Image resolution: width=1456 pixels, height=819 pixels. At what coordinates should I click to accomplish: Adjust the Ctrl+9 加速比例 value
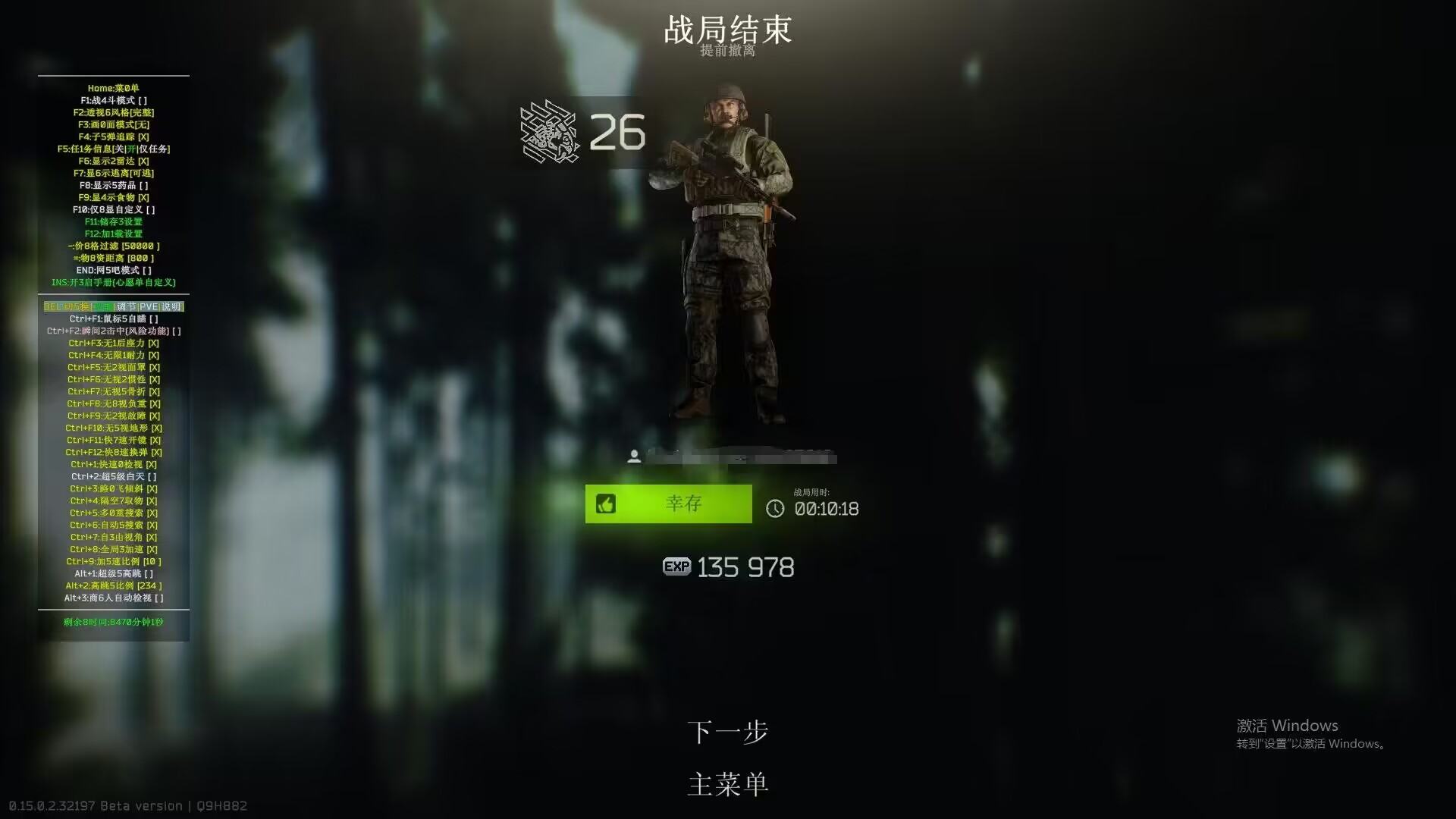point(112,561)
